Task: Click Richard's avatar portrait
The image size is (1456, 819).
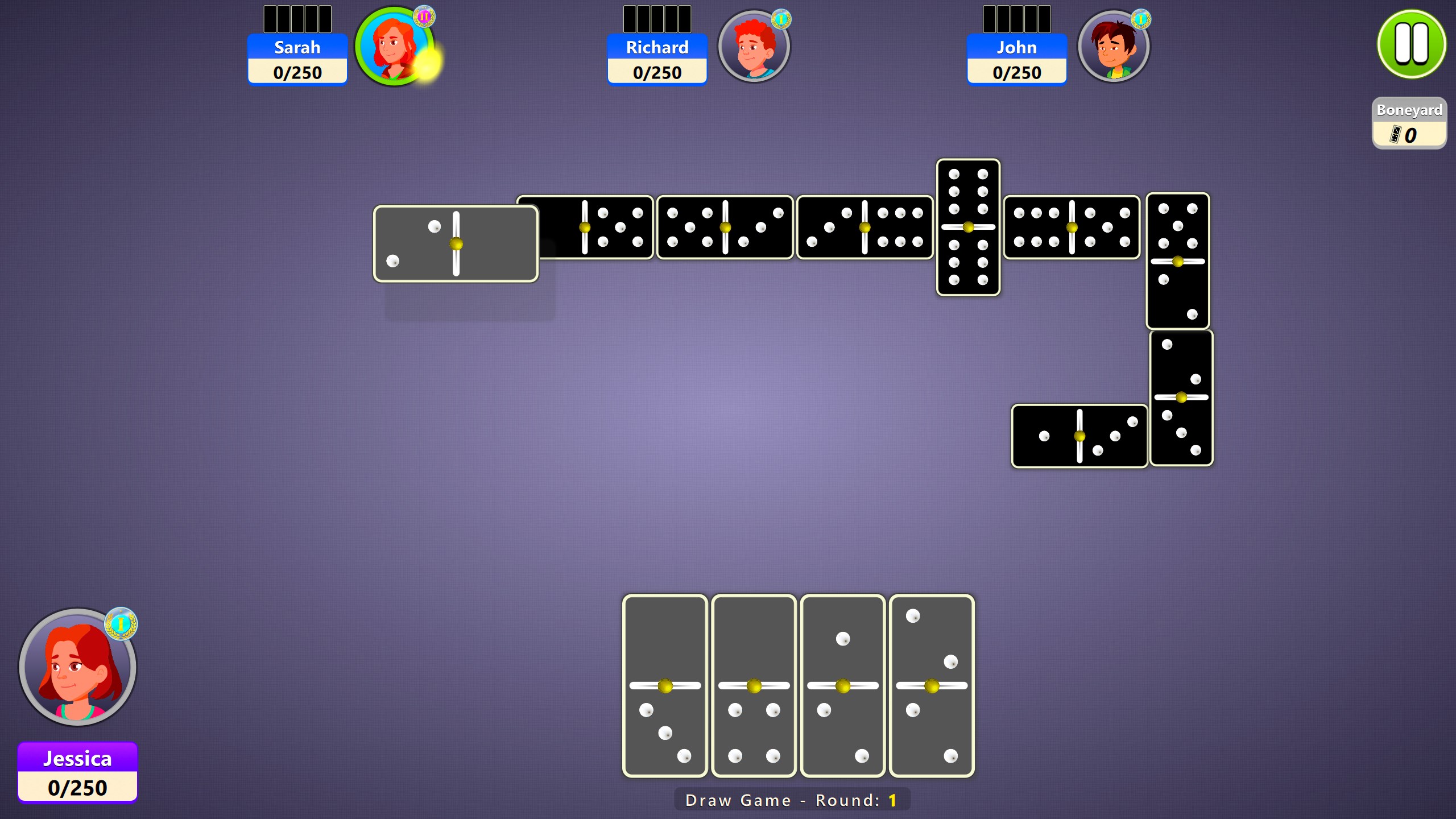Action: pos(755,47)
